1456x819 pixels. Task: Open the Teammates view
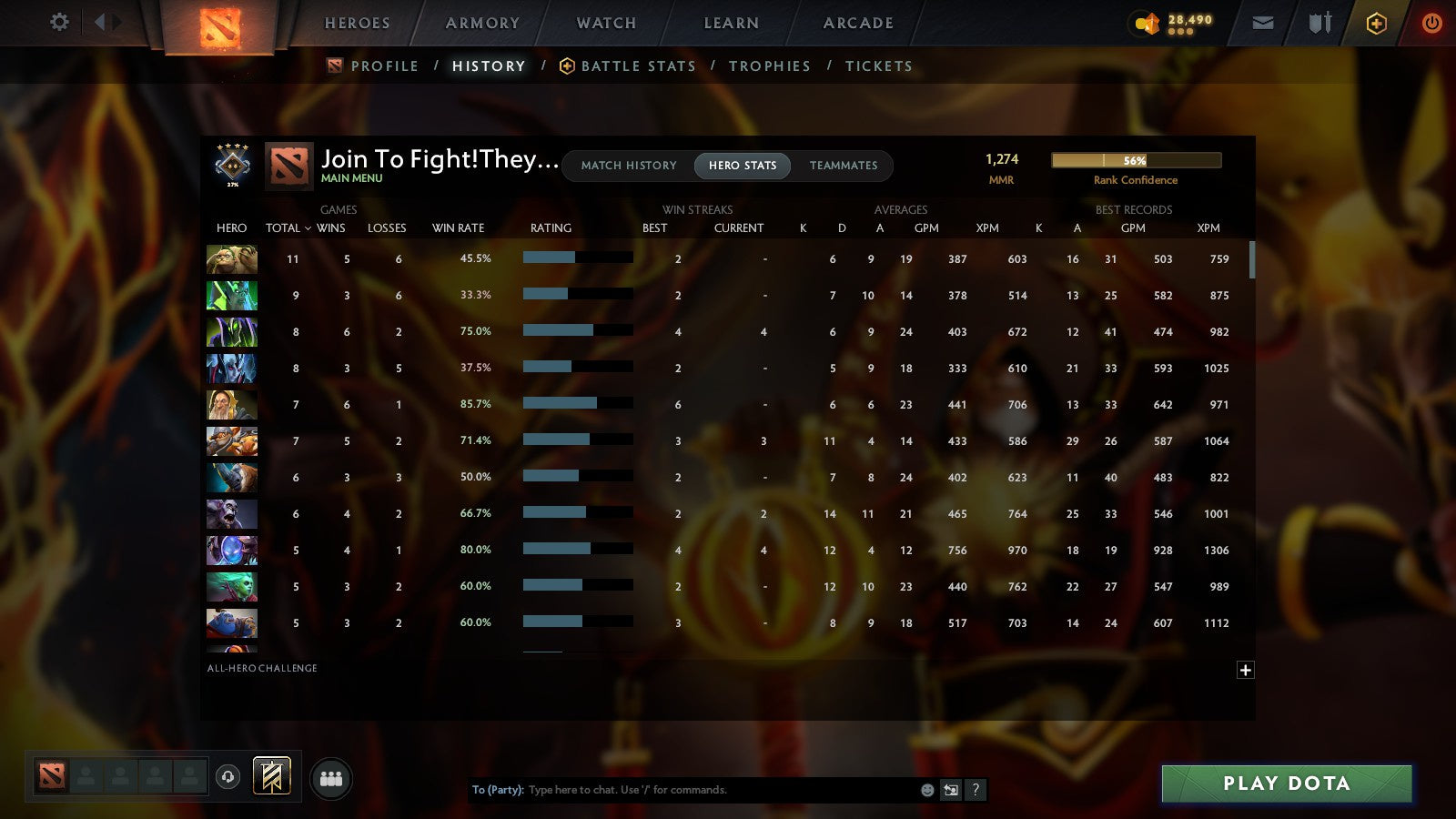tap(844, 166)
